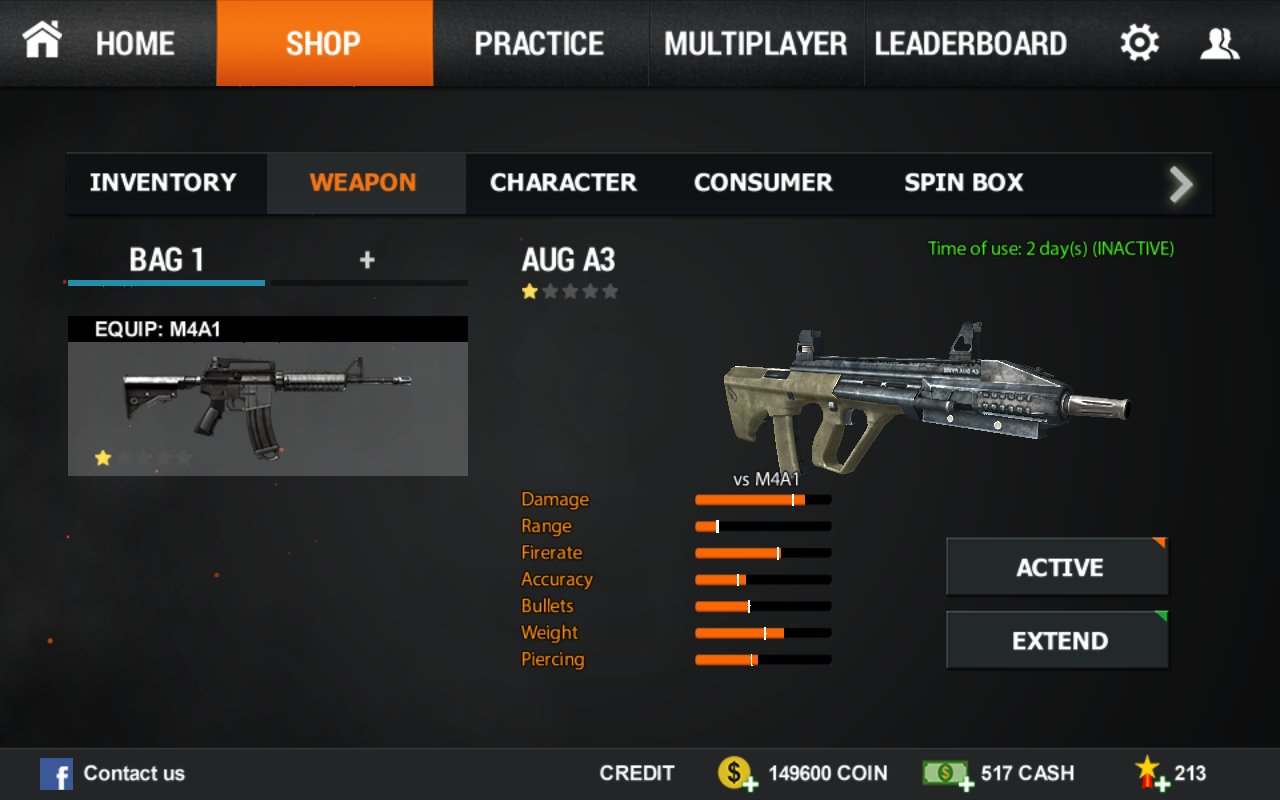Add a new bag with the plus
This screenshot has width=1280, height=800.
[x=367, y=260]
